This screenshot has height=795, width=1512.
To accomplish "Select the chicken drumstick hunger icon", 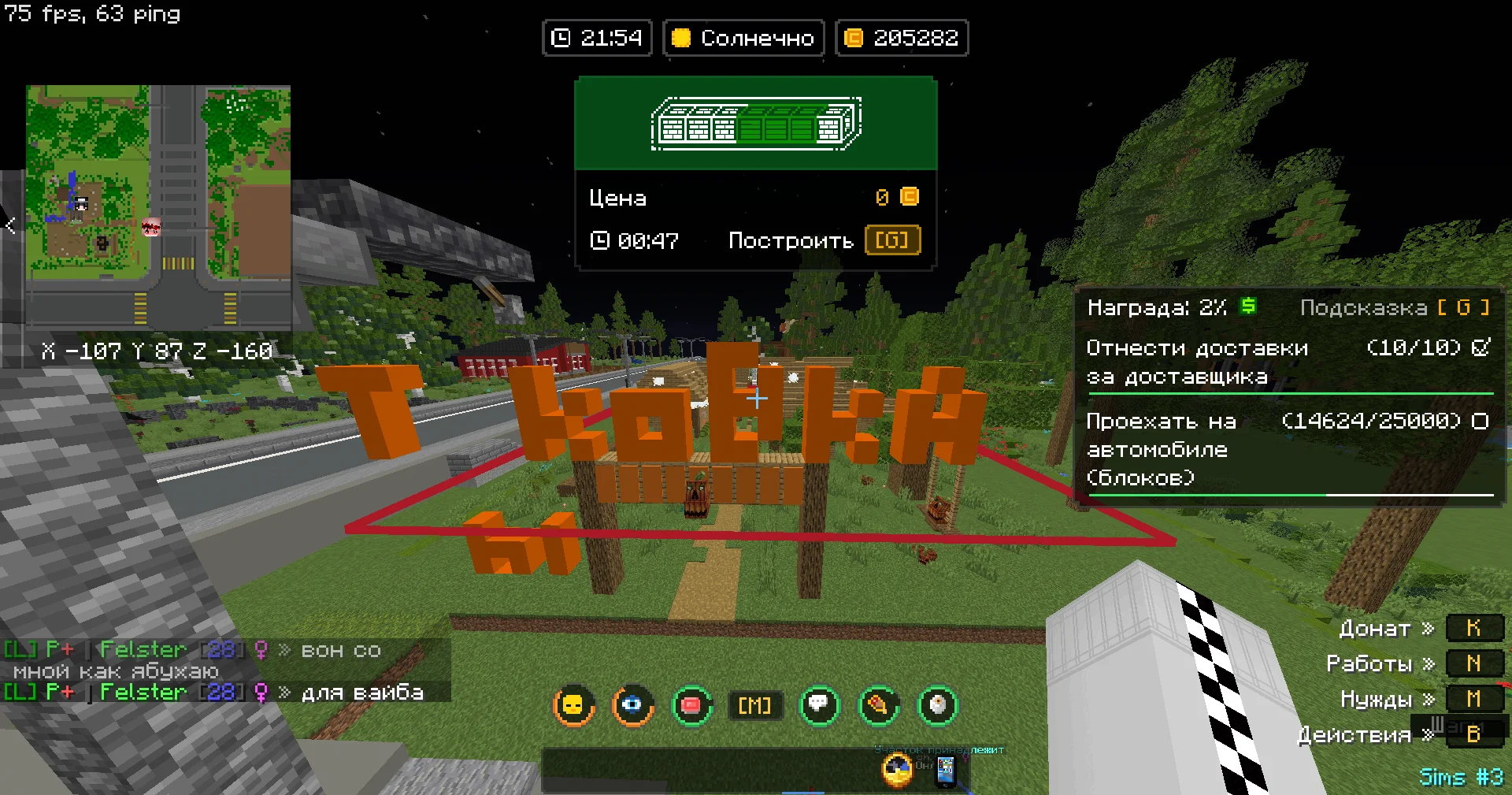I will [x=878, y=705].
